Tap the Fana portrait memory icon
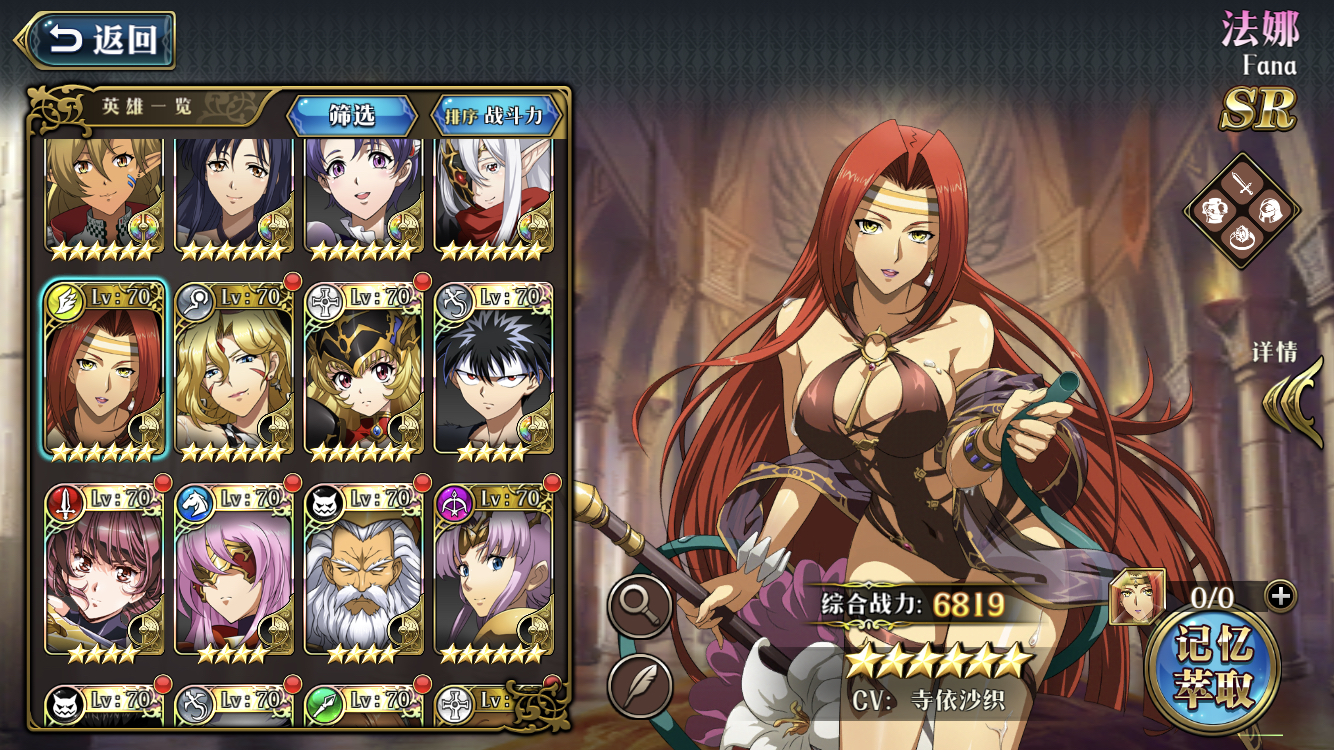 click(1137, 597)
